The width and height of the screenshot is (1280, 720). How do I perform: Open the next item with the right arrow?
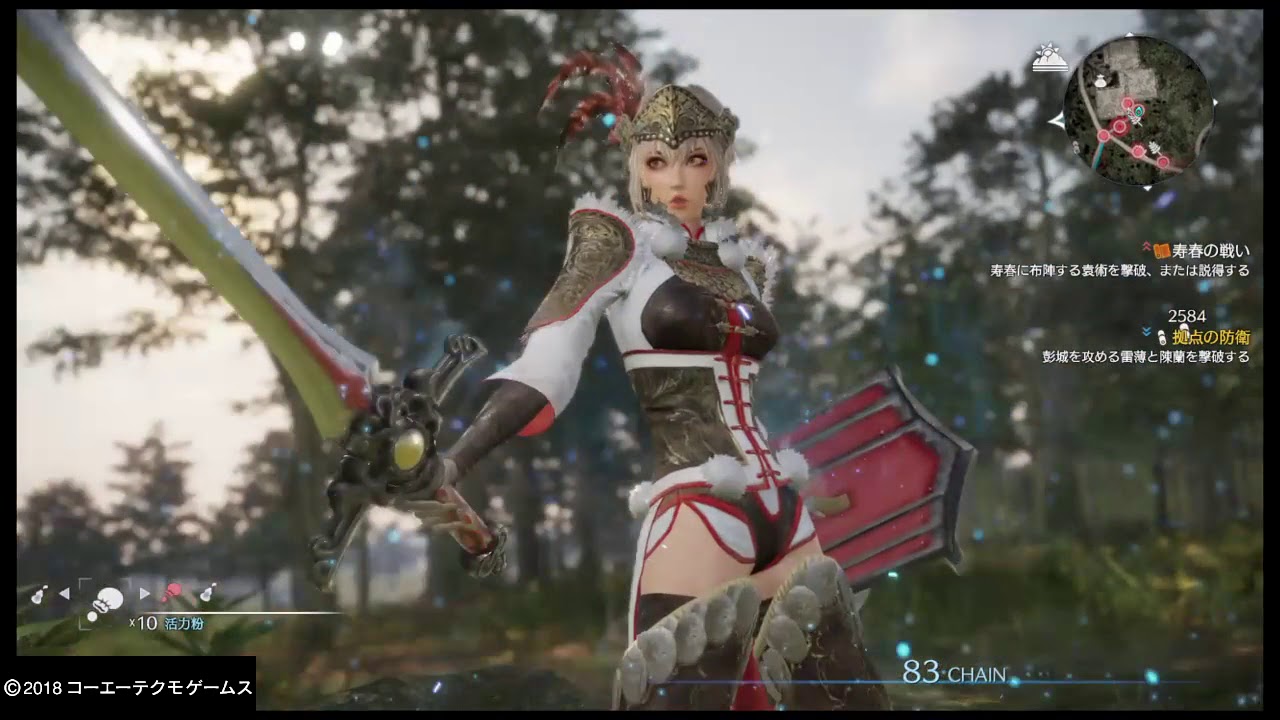tap(144, 593)
